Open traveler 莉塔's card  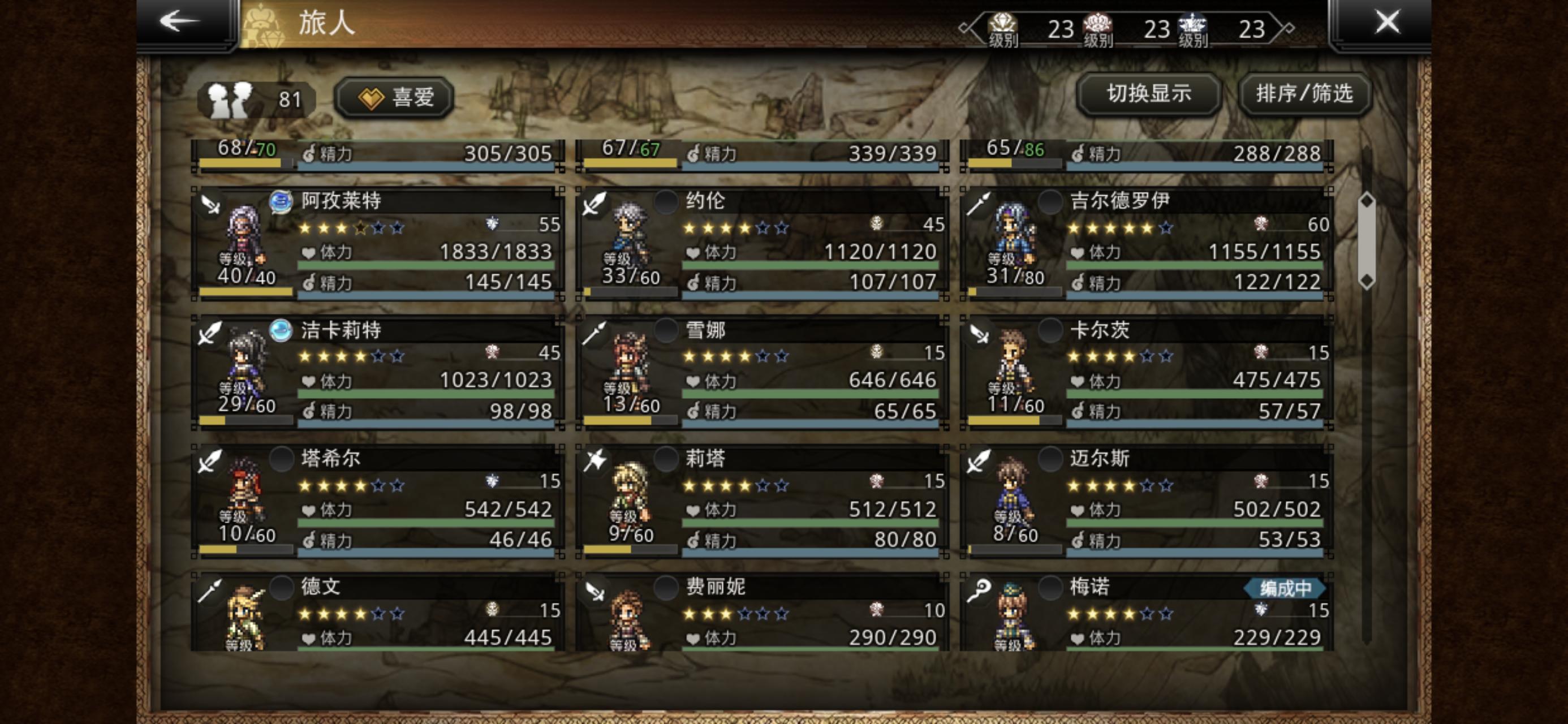[762, 501]
